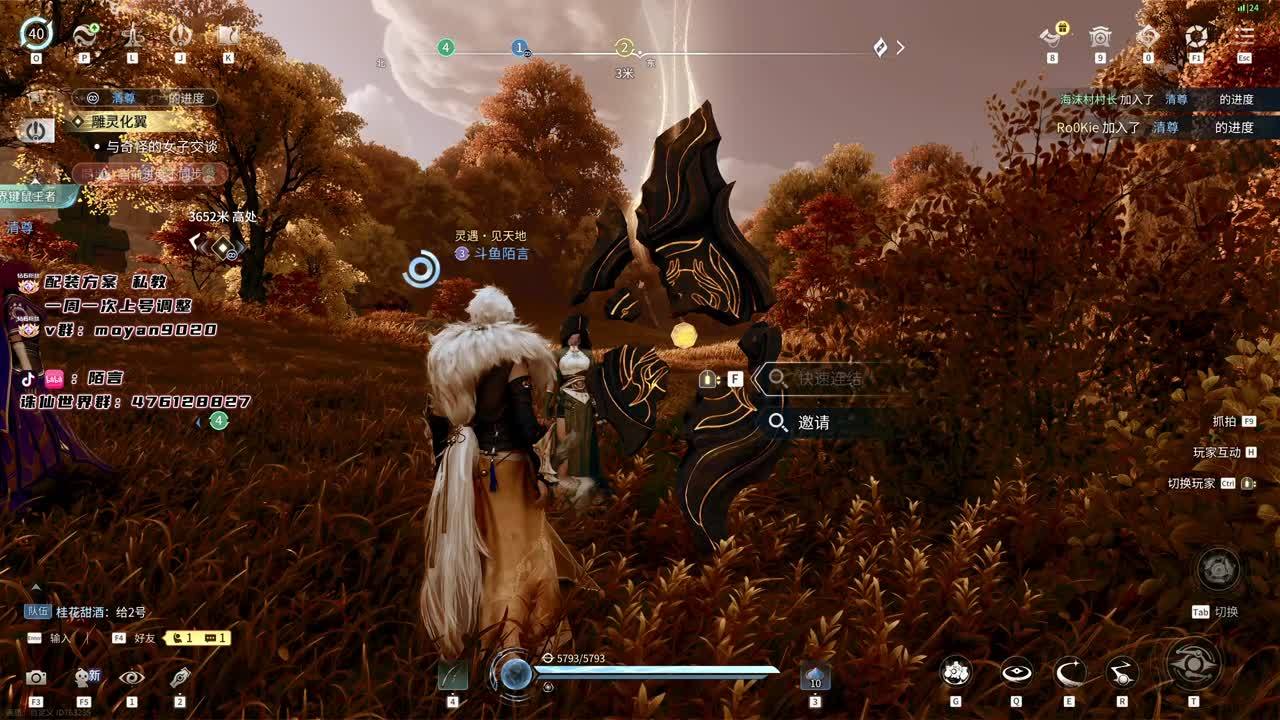Use the large ultimate skill labeled T
This screenshot has height=720, width=1280.
1193,664
